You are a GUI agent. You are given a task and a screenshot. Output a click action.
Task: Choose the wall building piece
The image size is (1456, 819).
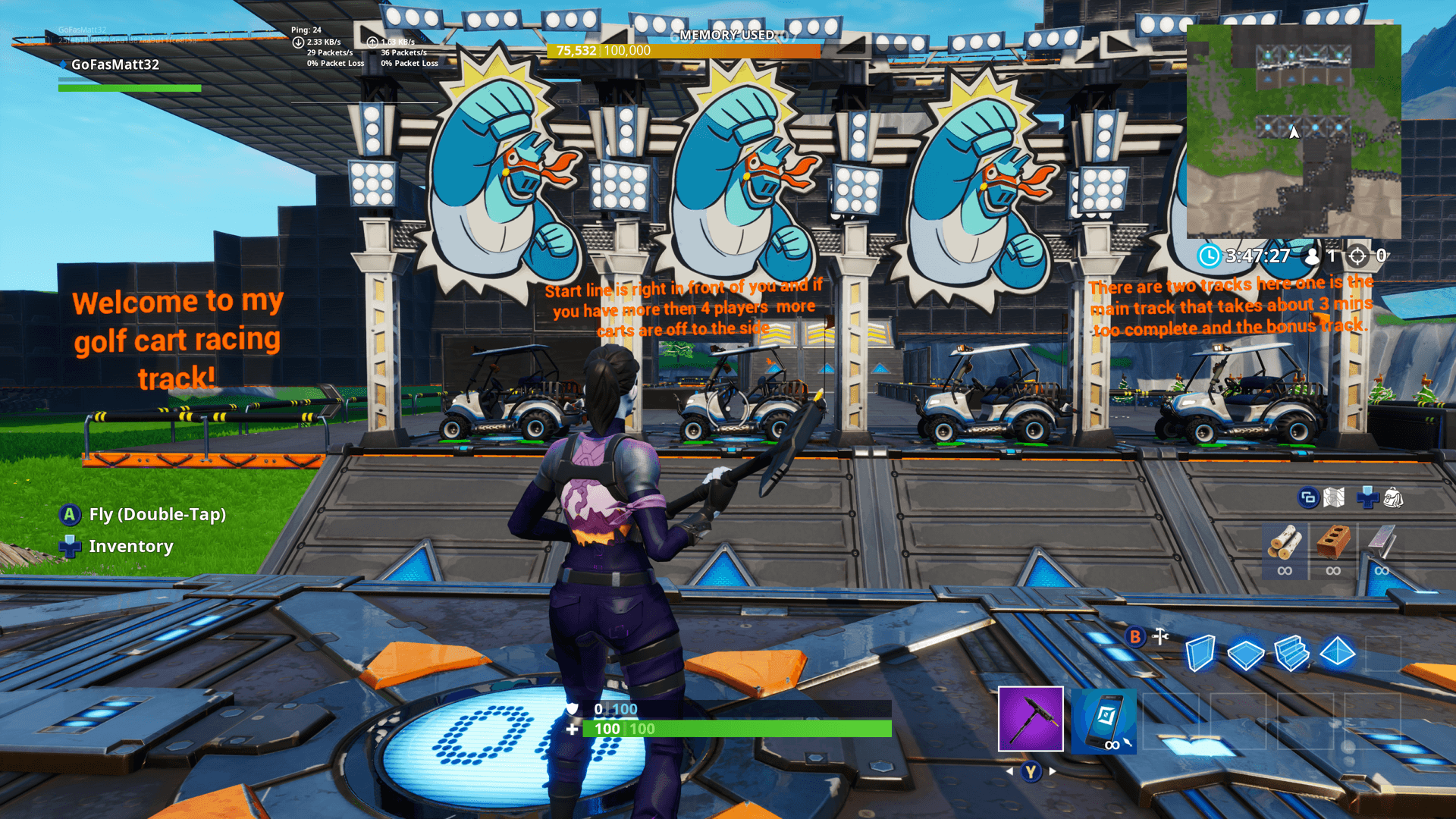(1200, 654)
